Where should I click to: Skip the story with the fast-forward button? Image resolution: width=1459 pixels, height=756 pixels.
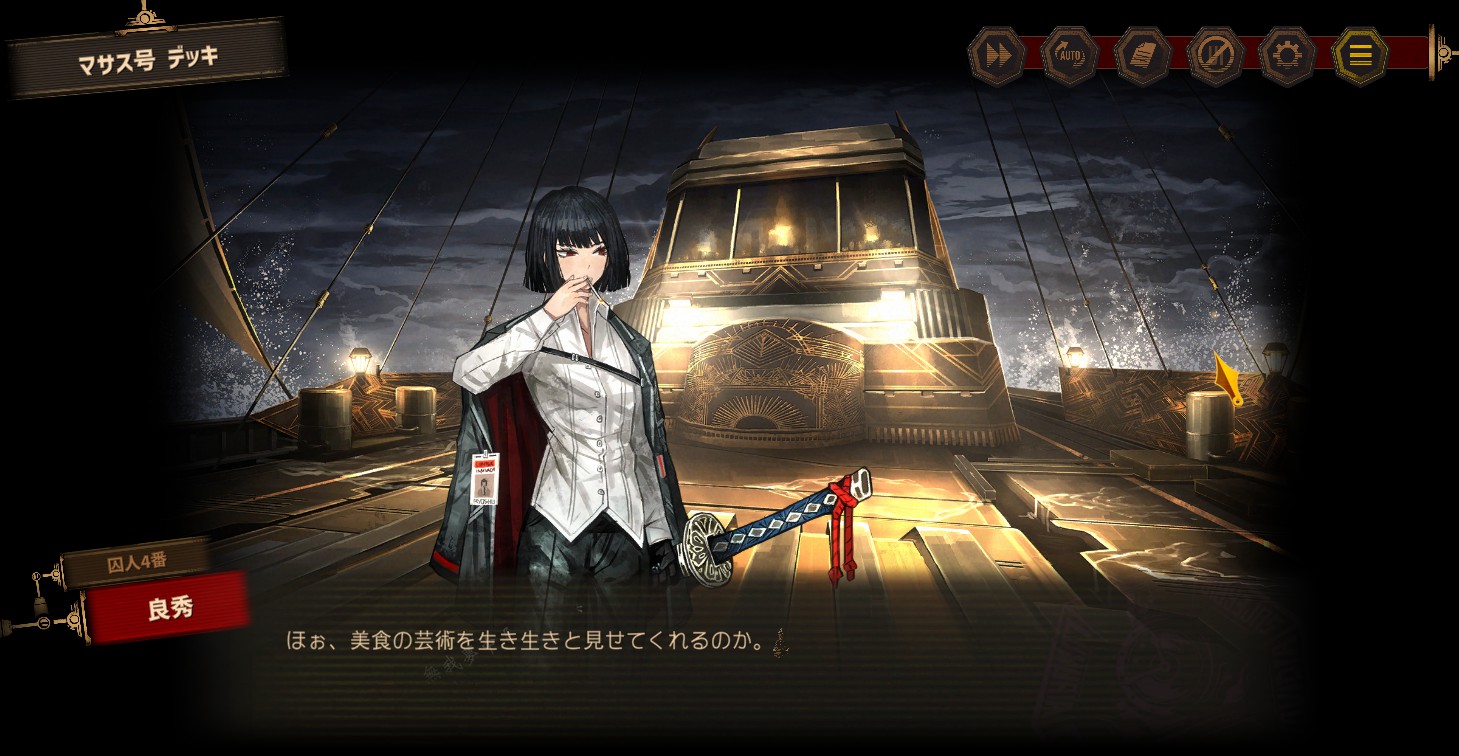[997, 56]
